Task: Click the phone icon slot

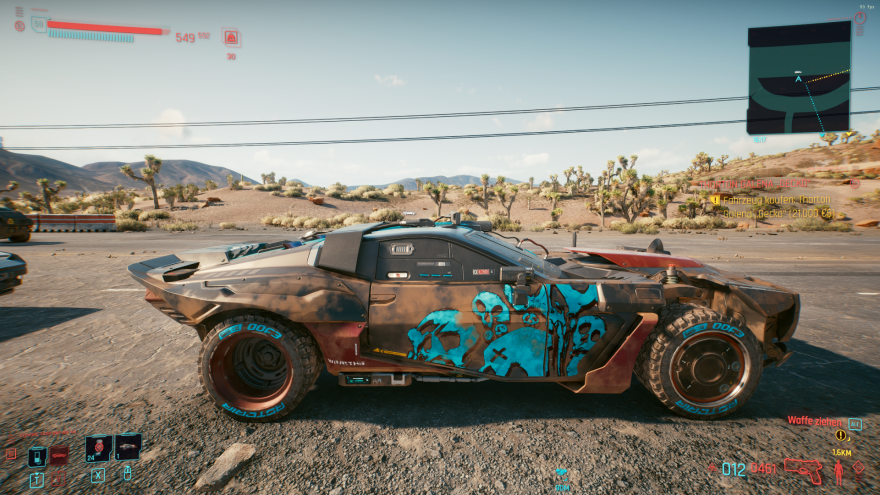Action: tap(37, 456)
